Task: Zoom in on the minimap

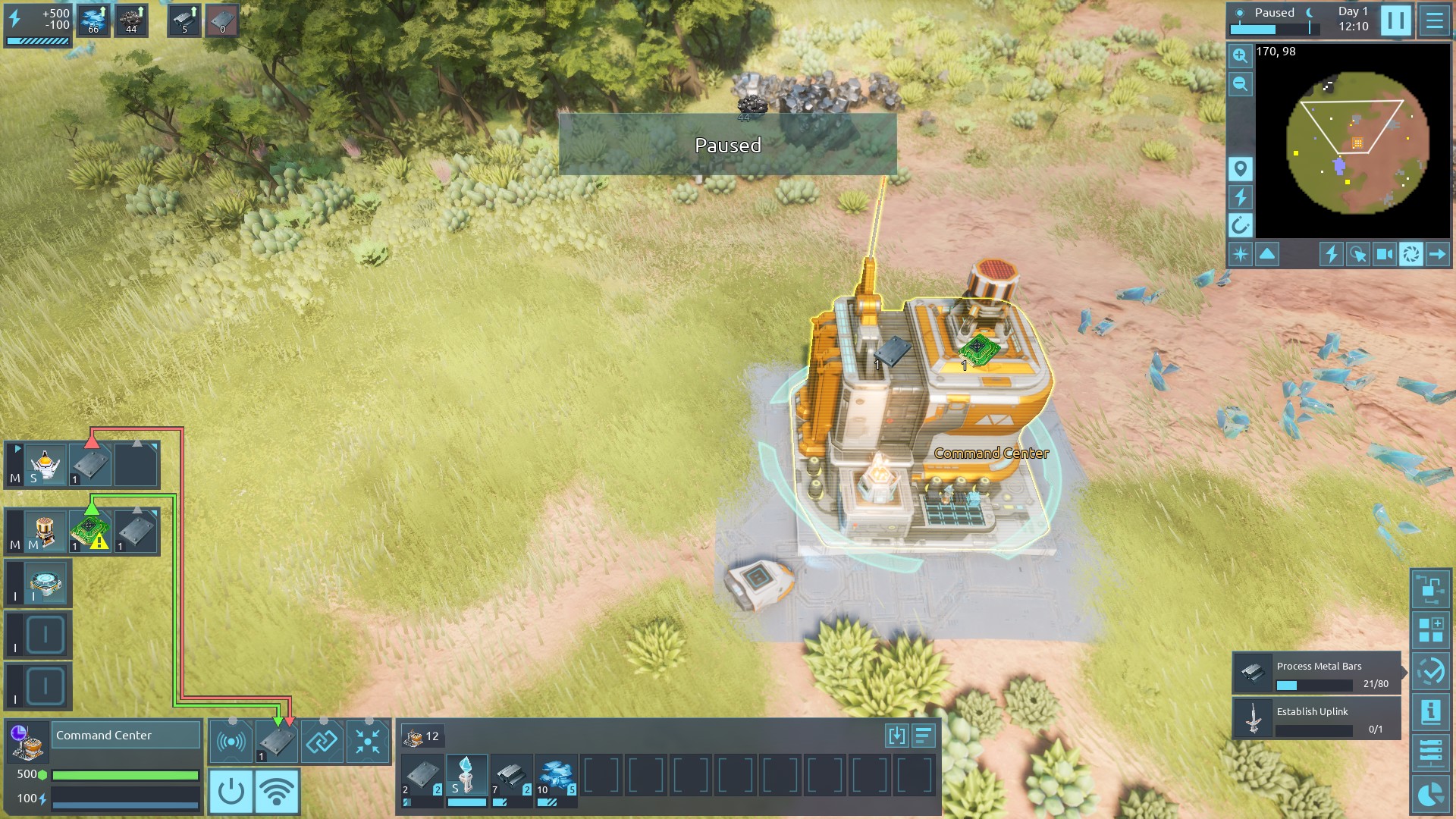Action: [1240, 55]
